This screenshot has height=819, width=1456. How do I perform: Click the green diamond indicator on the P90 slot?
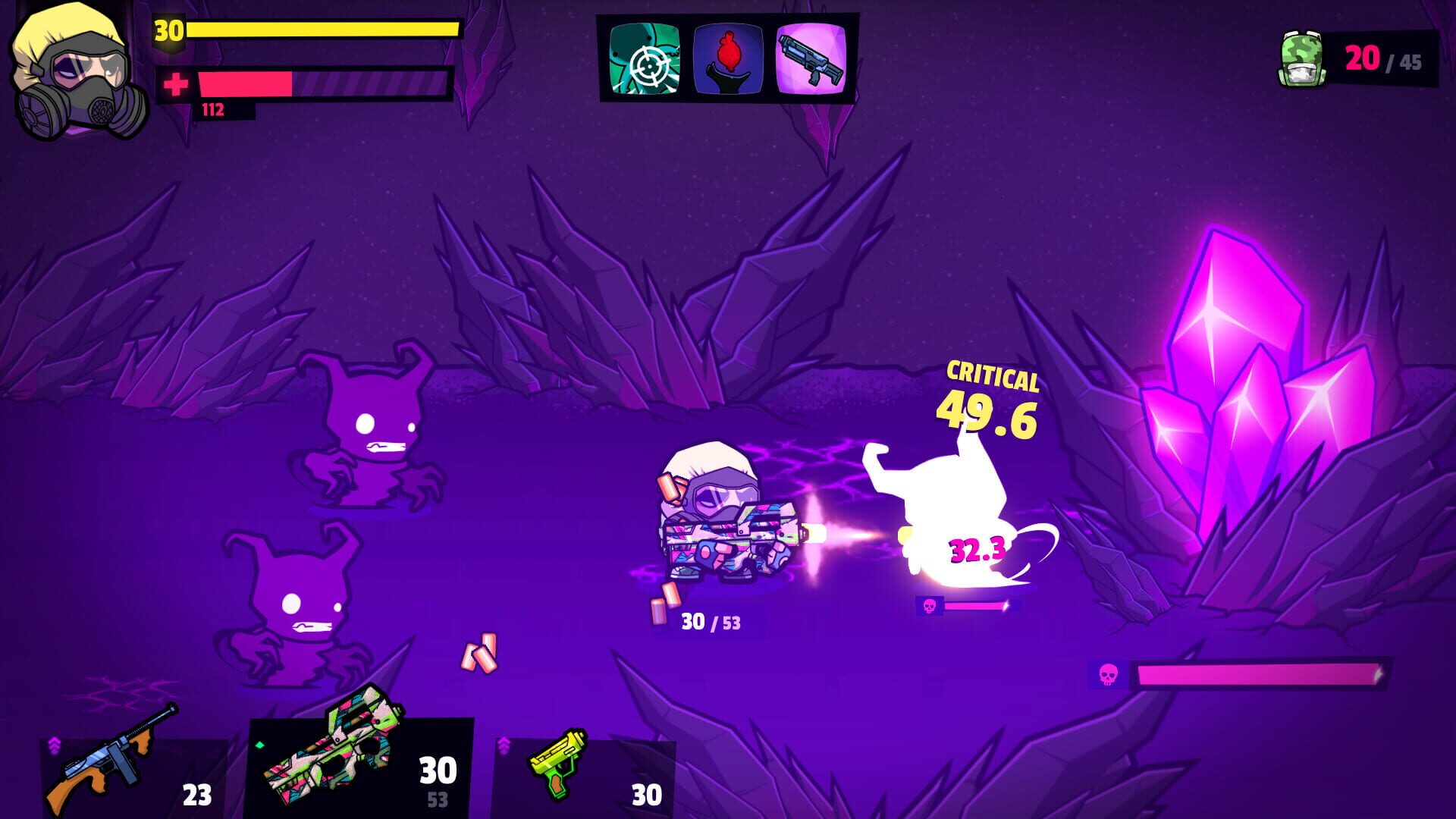point(260,746)
